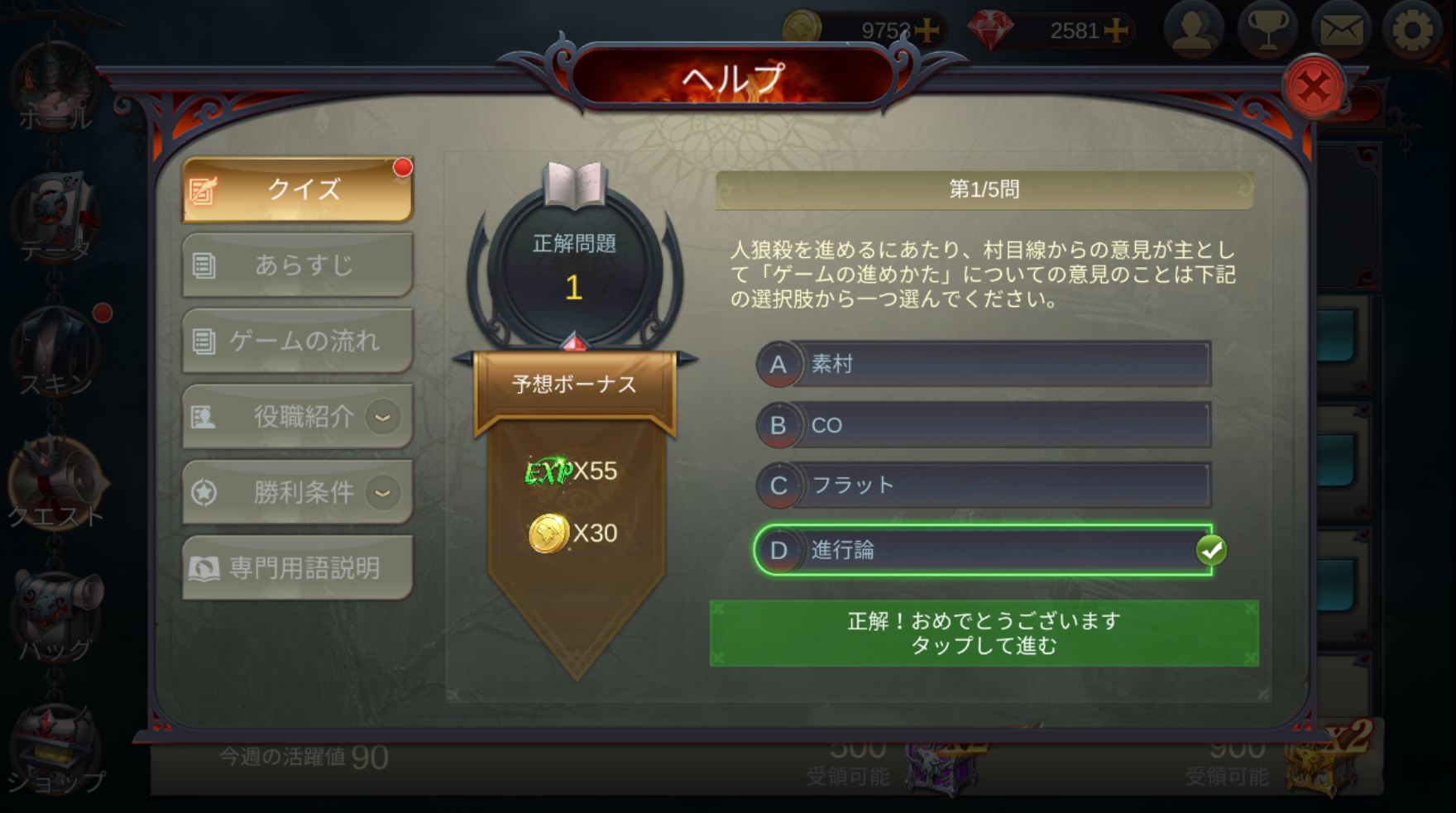Image resolution: width=1456 pixels, height=813 pixels.
Task: Choose answer B CO
Action: pos(983,425)
